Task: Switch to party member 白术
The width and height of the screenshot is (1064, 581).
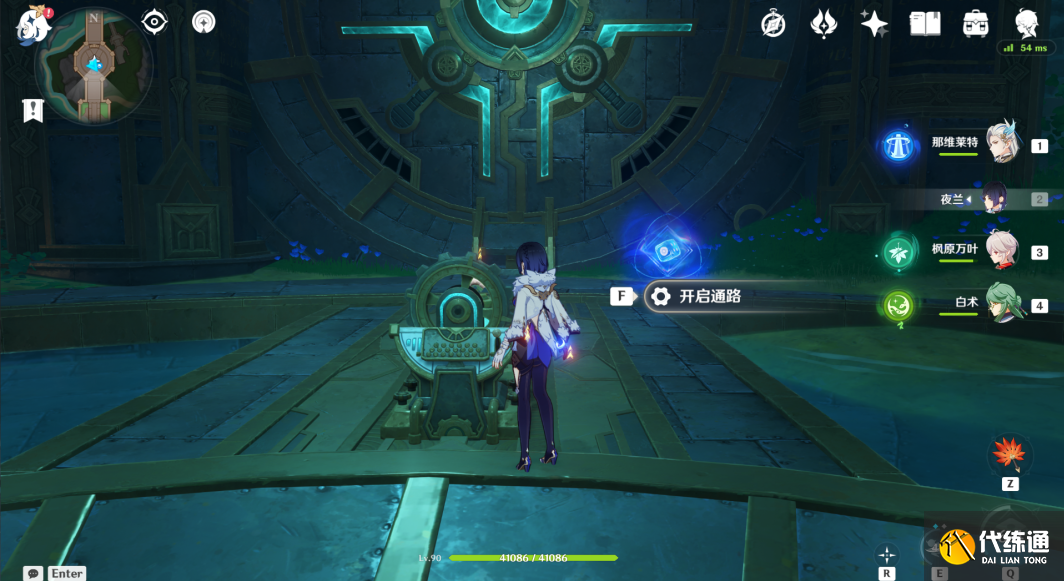Action: coord(1001,304)
